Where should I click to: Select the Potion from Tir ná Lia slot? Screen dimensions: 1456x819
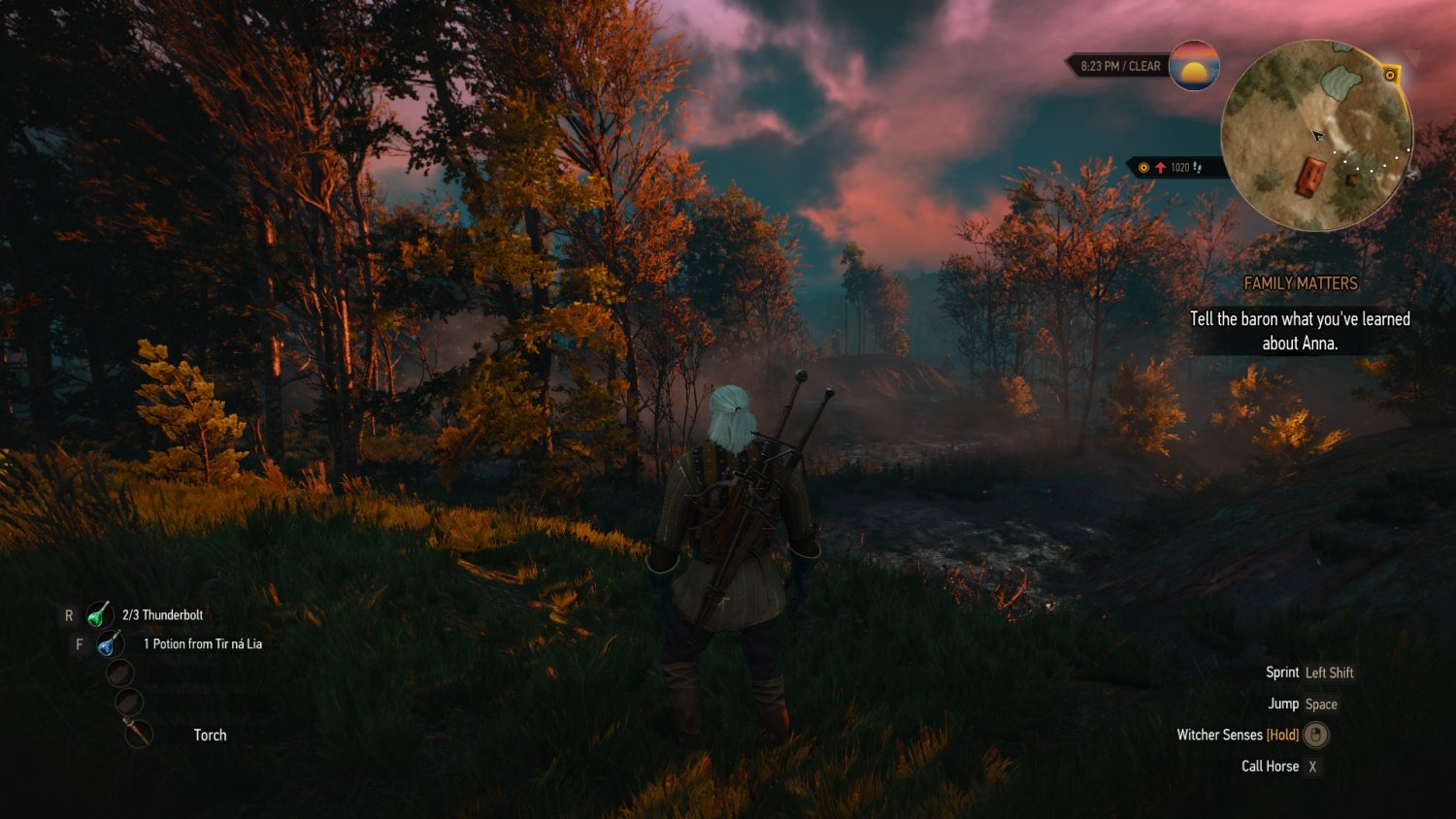[110, 642]
